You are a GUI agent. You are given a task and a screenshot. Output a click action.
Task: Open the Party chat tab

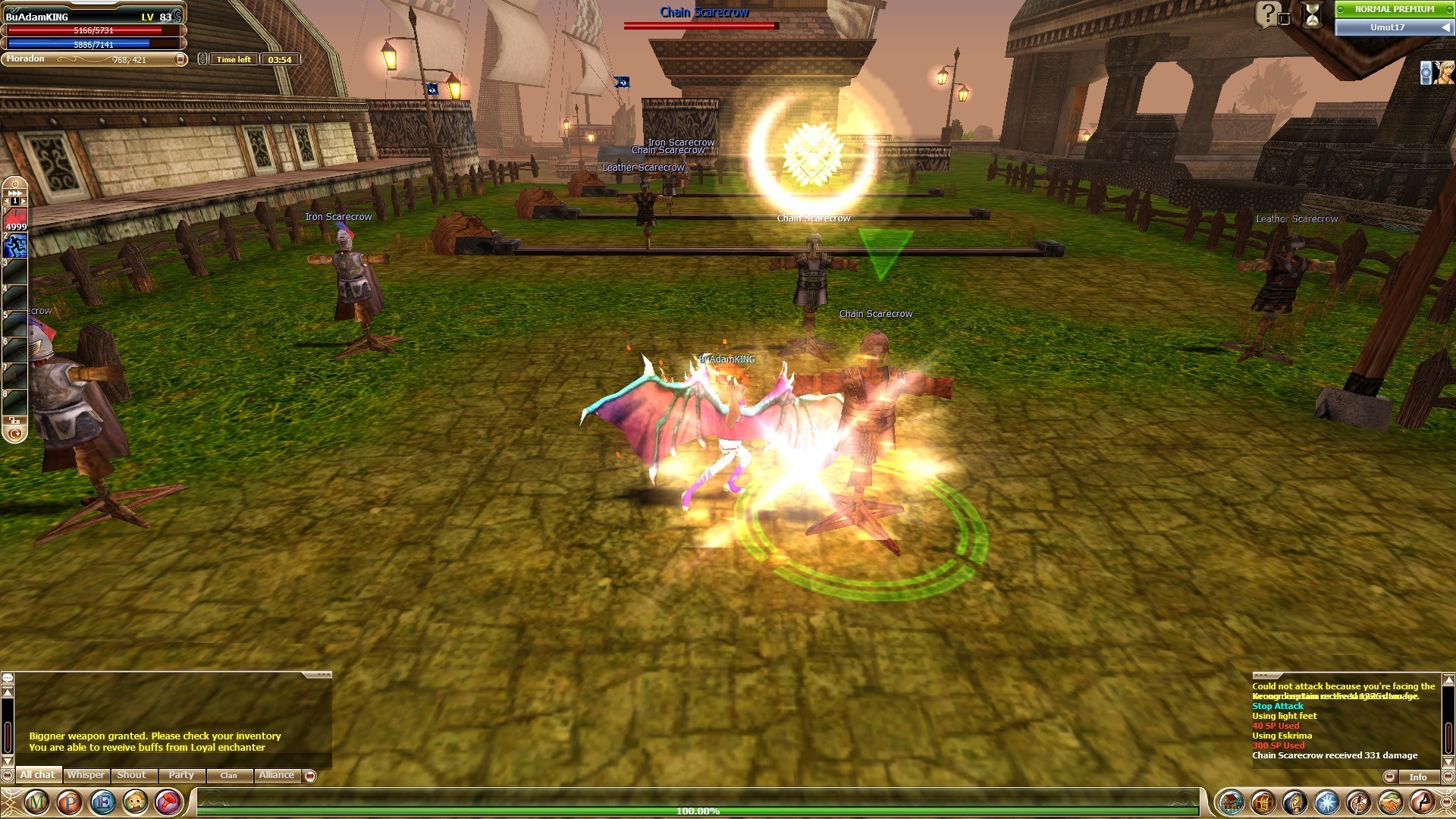tap(181, 775)
